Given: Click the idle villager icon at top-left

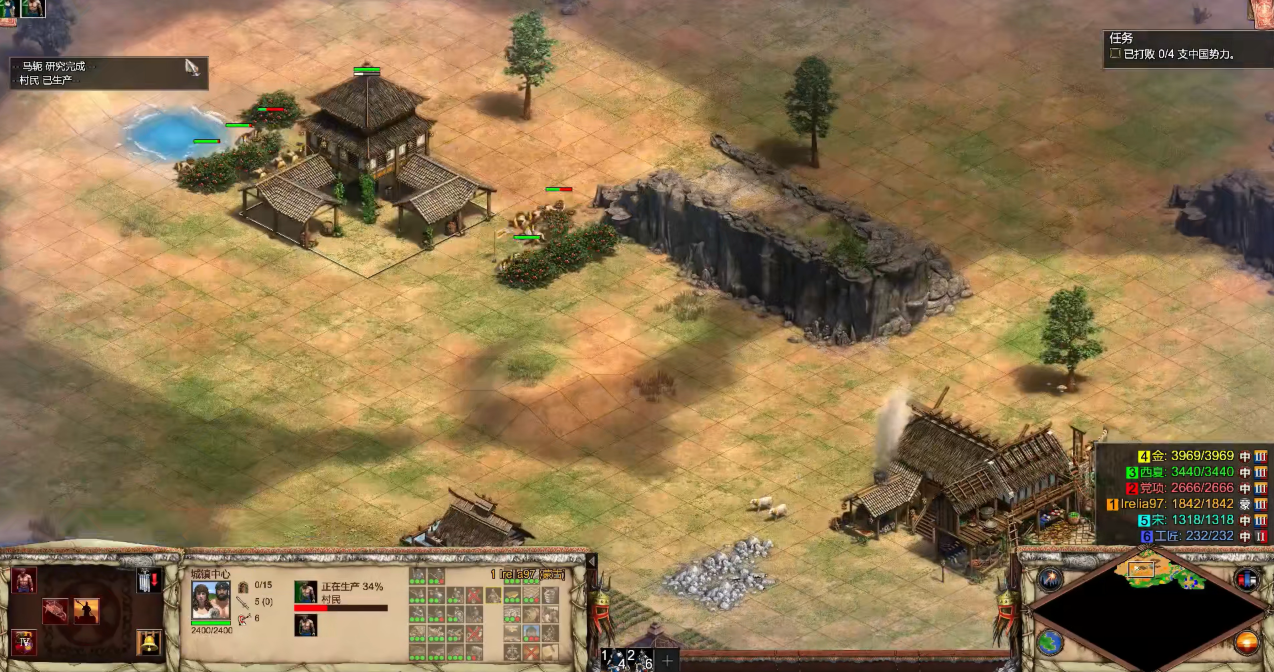Looking at the screenshot, I should 31,8.
